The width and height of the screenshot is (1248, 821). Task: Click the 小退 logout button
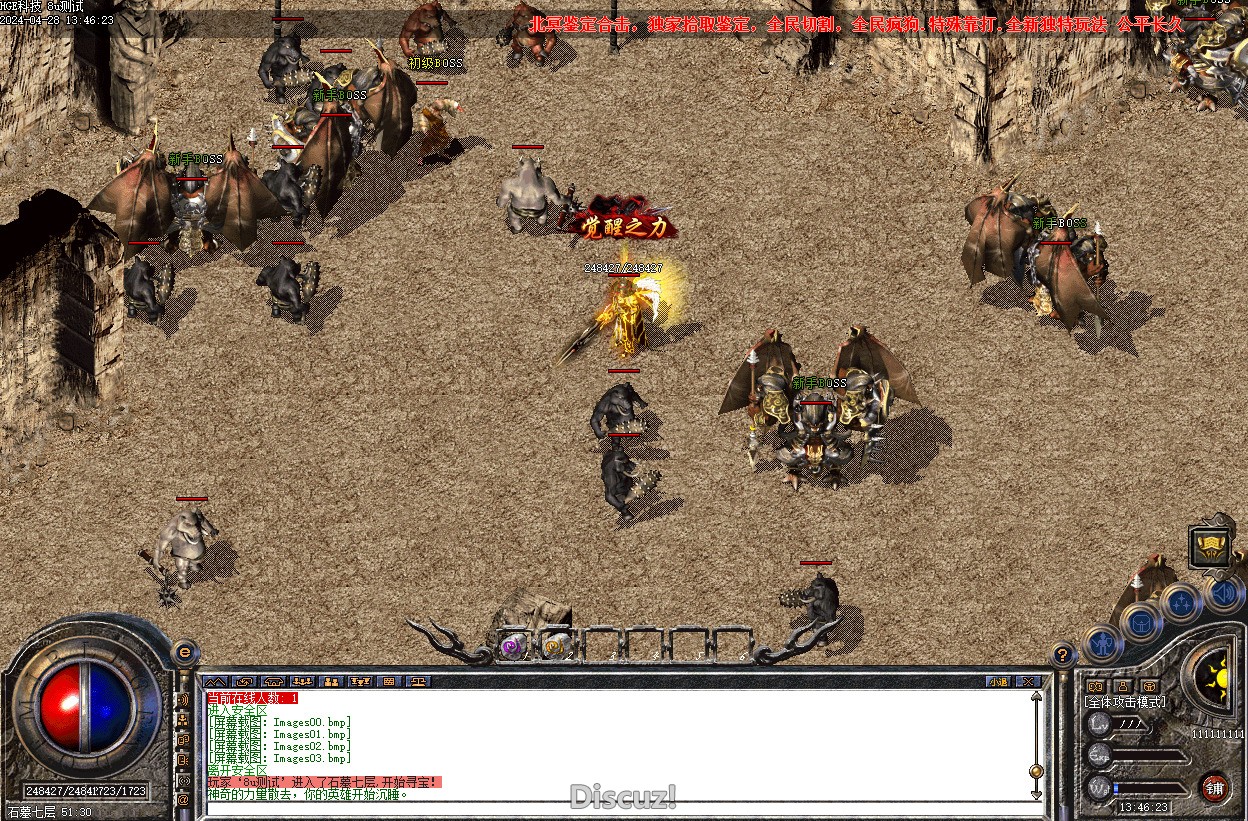tap(998, 681)
